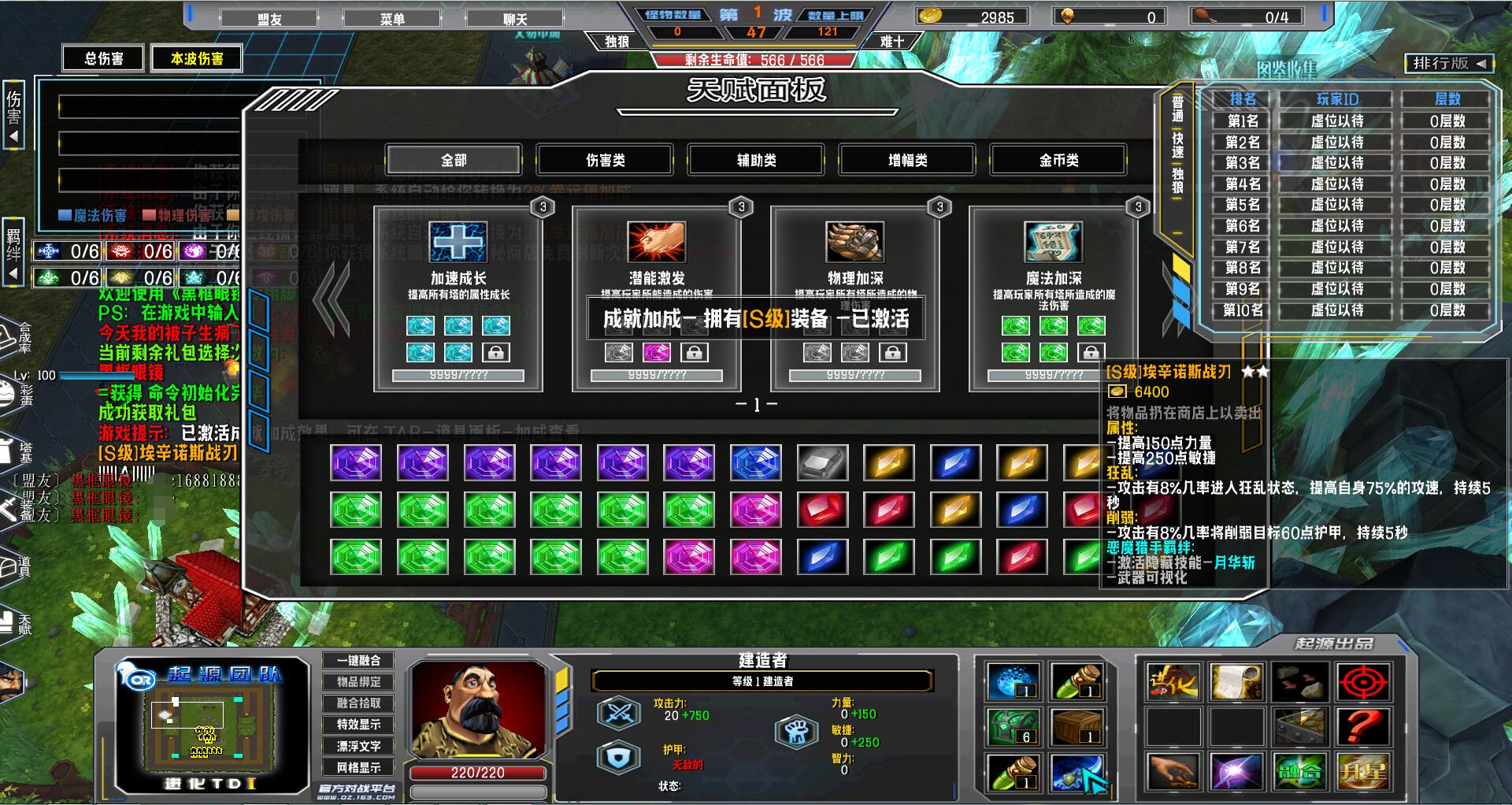The image size is (1512, 805).
Task: Click the 一键融合 button
Action: tap(358, 660)
